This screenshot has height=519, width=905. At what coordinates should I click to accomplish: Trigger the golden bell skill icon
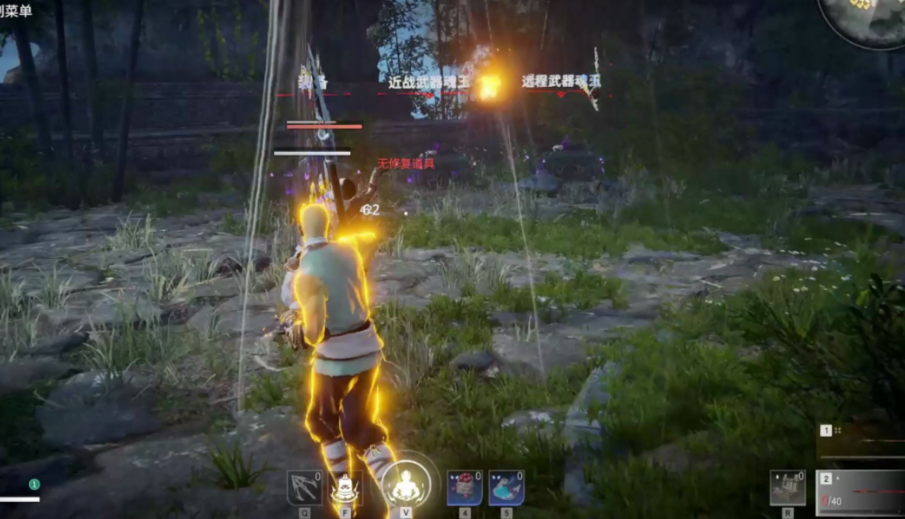345,487
